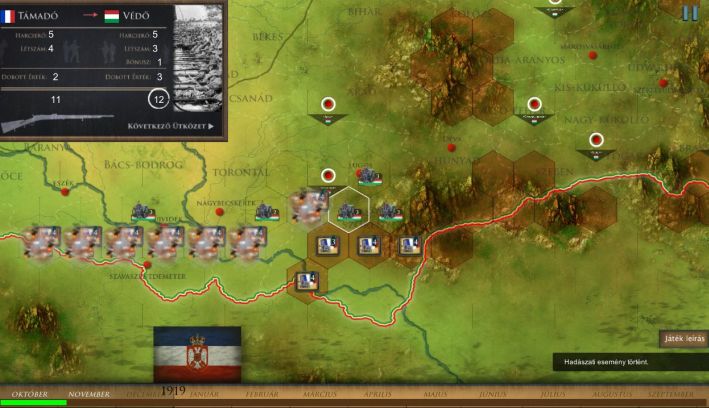Screen dimensions: 709x408
Task: Select the highlighted Hungarian unit in the white hexagon
Action: [349, 210]
